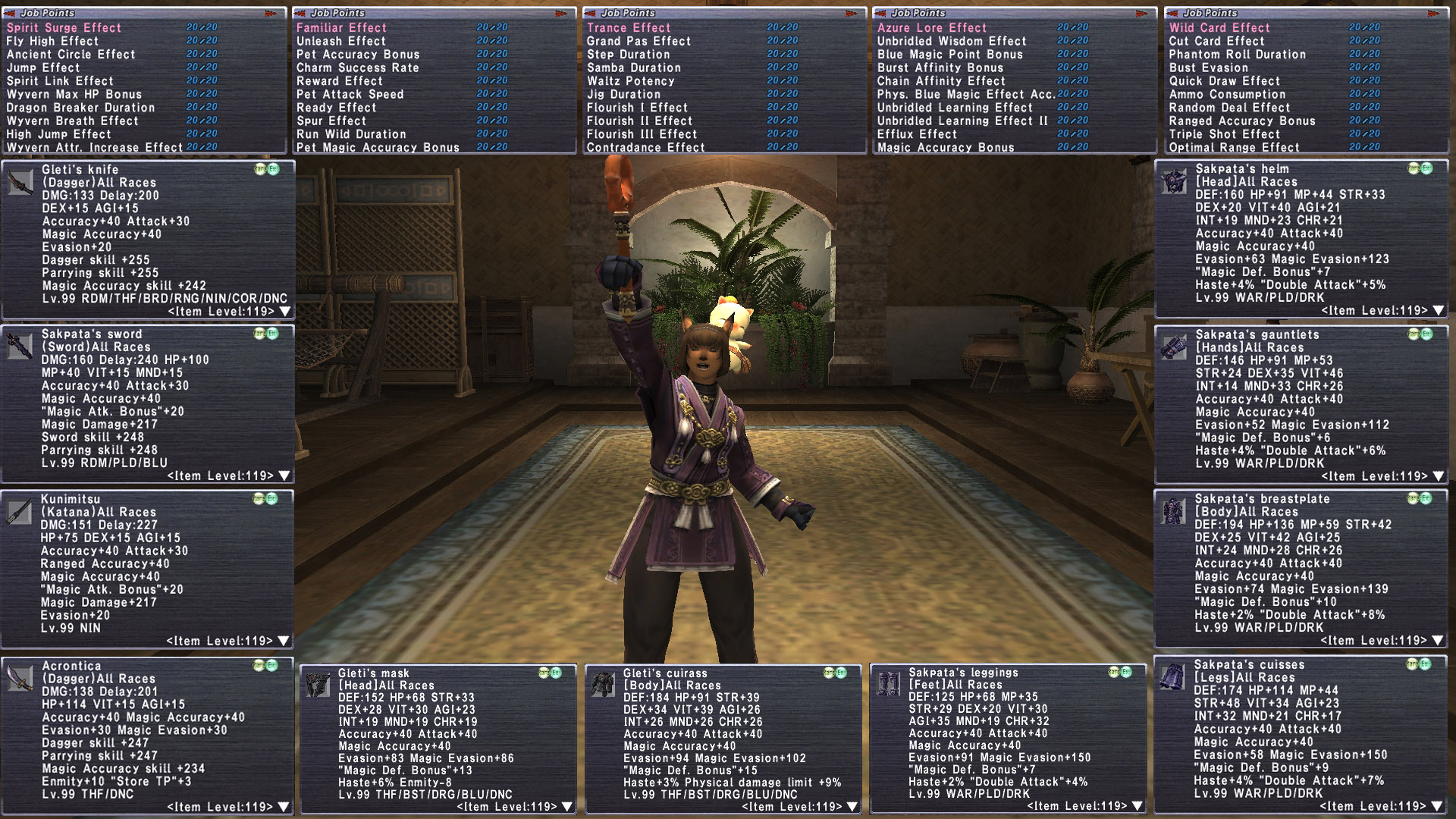Click the Kunimitsu katana icon

pyautogui.click(x=20, y=512)
